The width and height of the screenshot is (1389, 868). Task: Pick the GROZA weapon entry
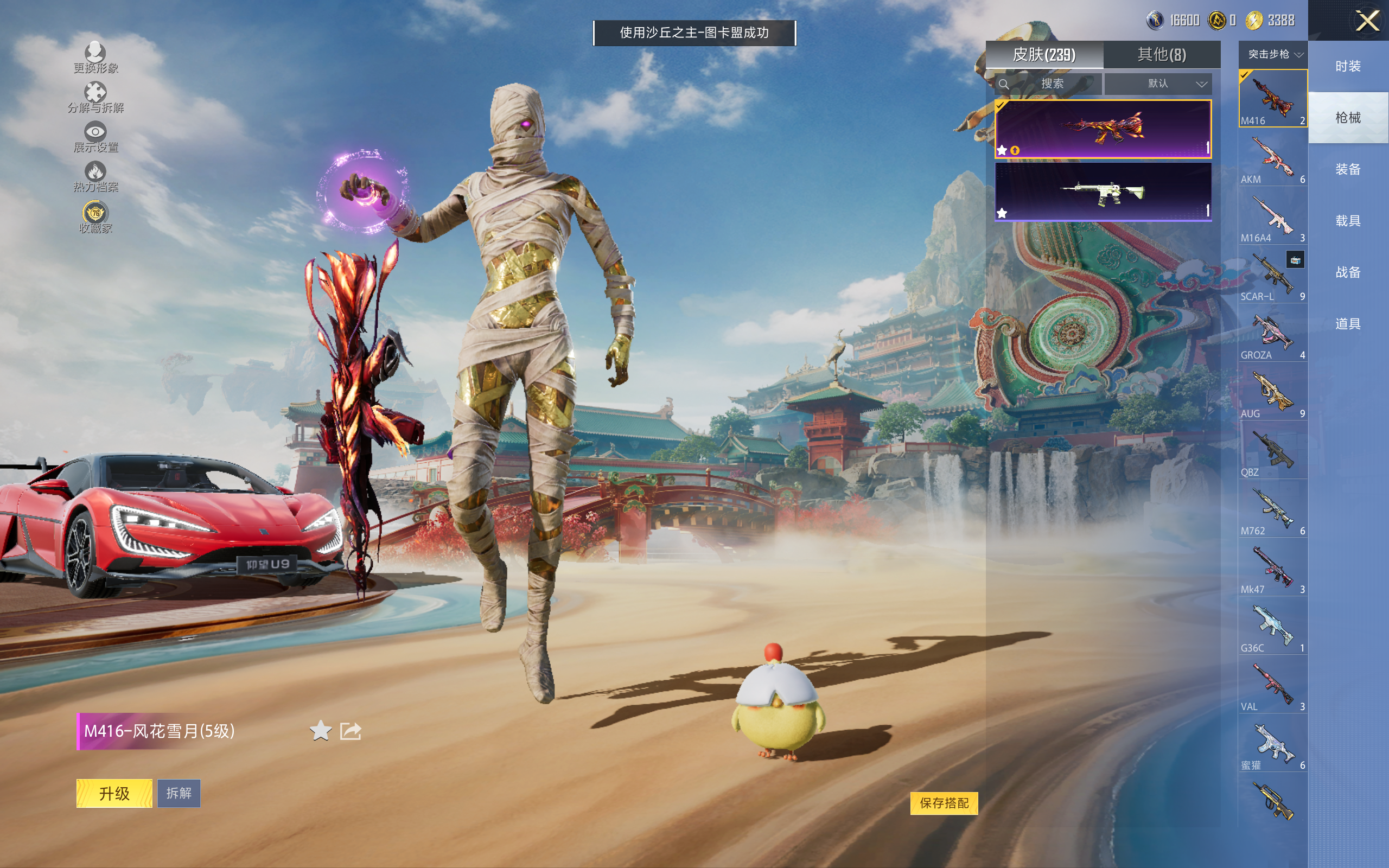pyautogui.click(x=1272, y=334)
